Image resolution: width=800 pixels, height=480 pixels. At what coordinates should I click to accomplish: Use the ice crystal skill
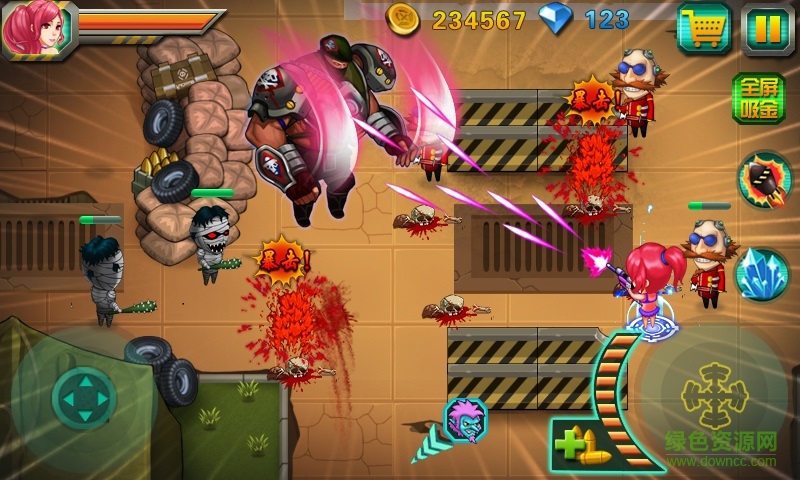(x=762, y=272)
